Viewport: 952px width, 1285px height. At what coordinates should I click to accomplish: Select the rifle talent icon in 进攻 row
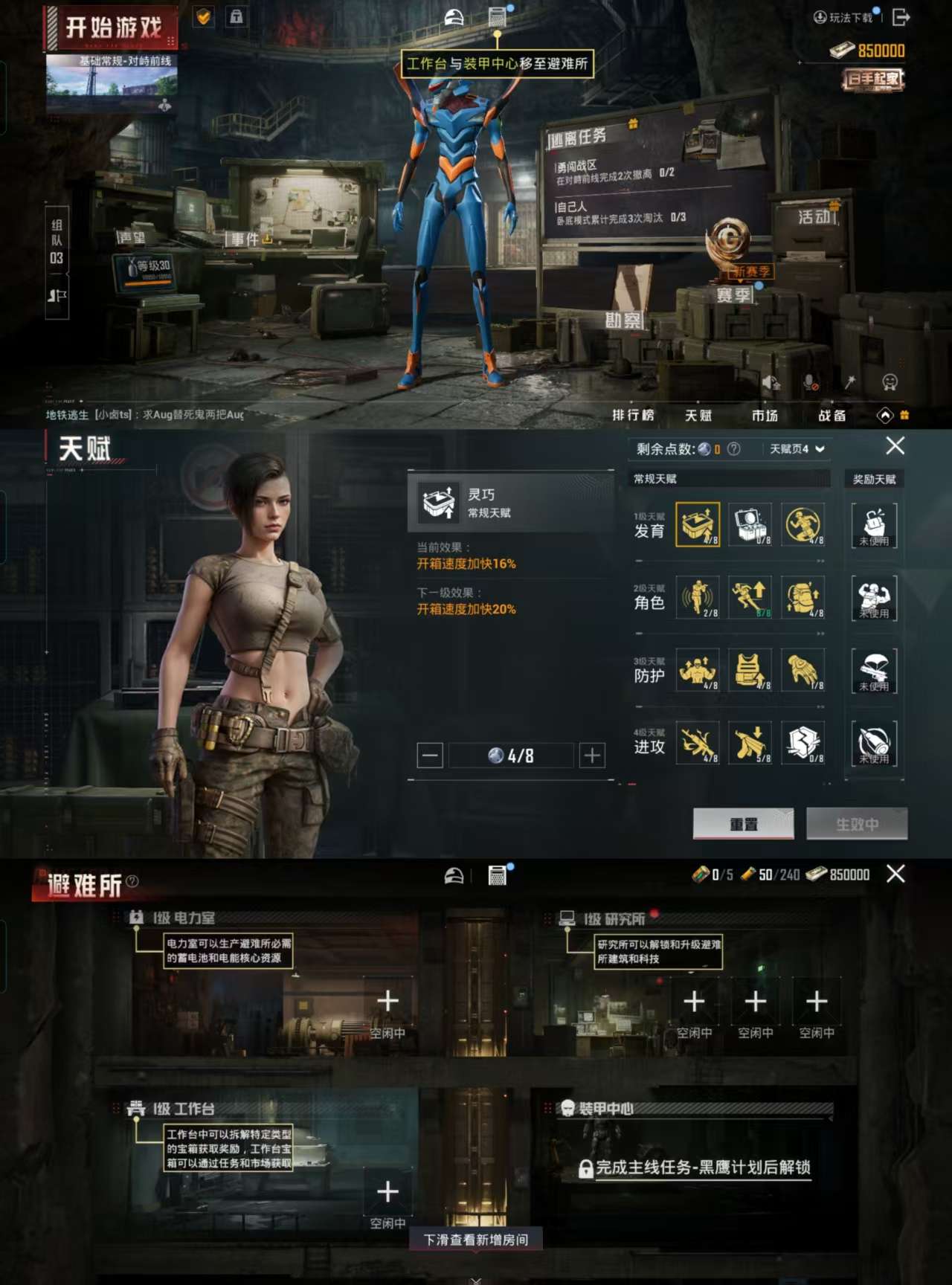(x=698, y=743)
